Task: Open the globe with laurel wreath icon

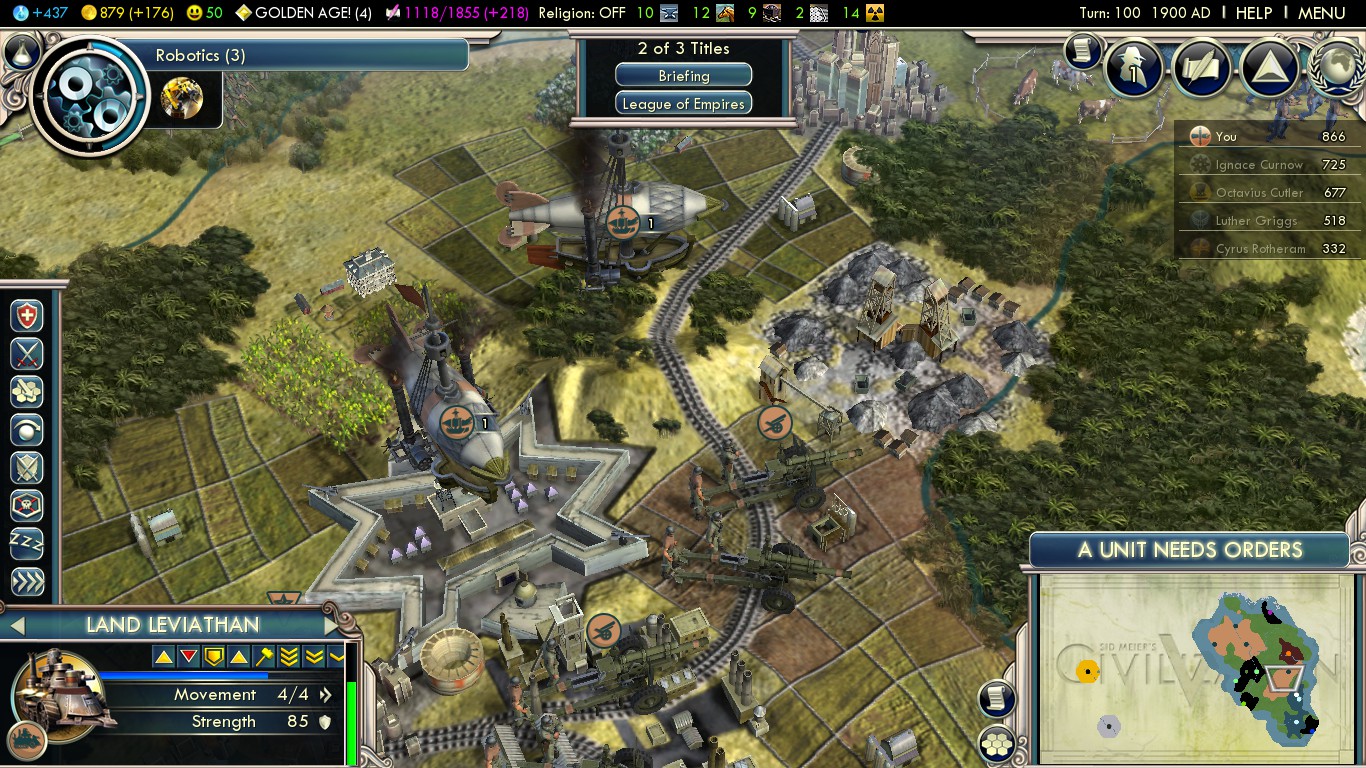Action: click(1337, 69)
